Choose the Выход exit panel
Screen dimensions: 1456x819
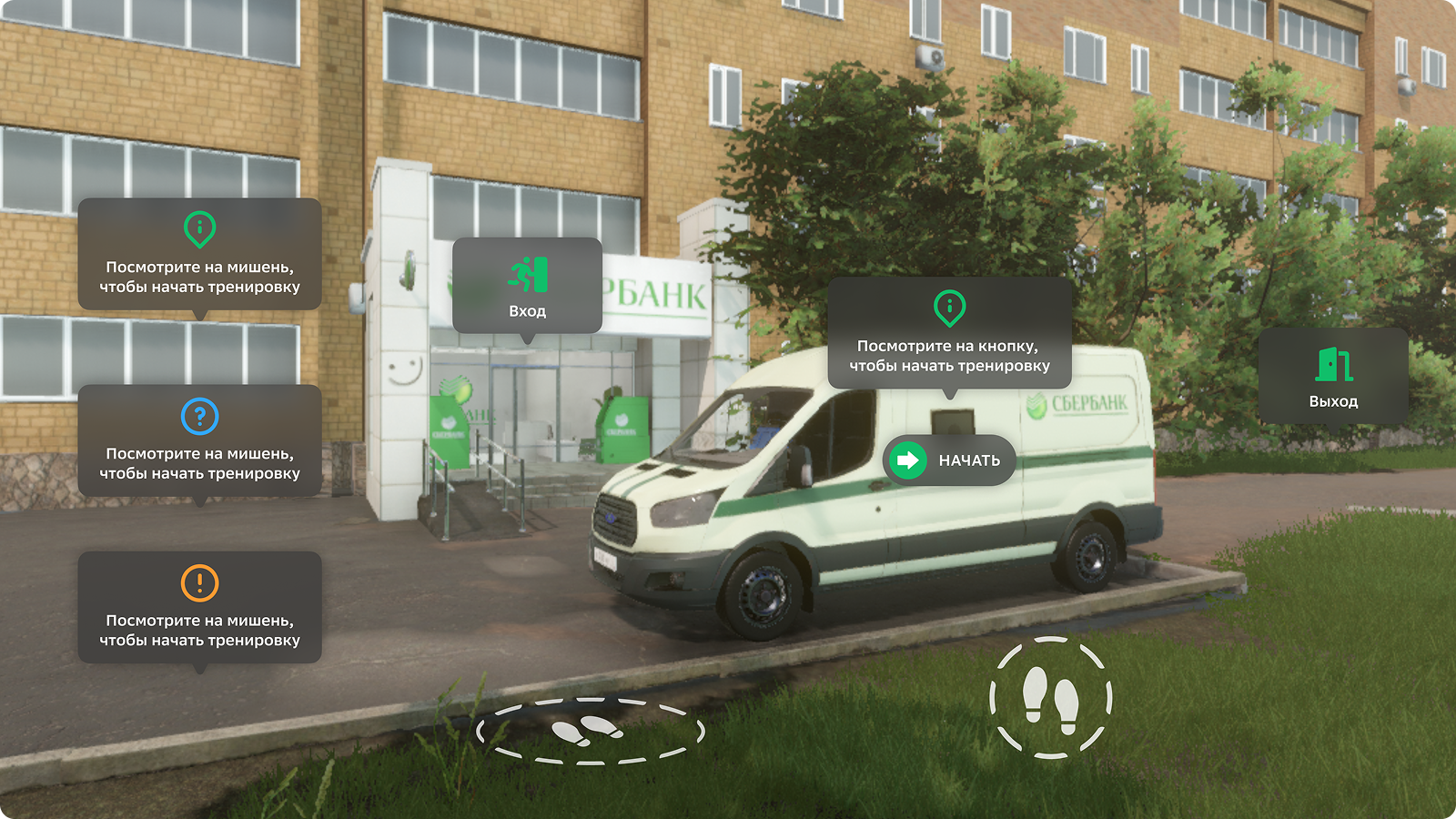click(x=1333, y=377)
